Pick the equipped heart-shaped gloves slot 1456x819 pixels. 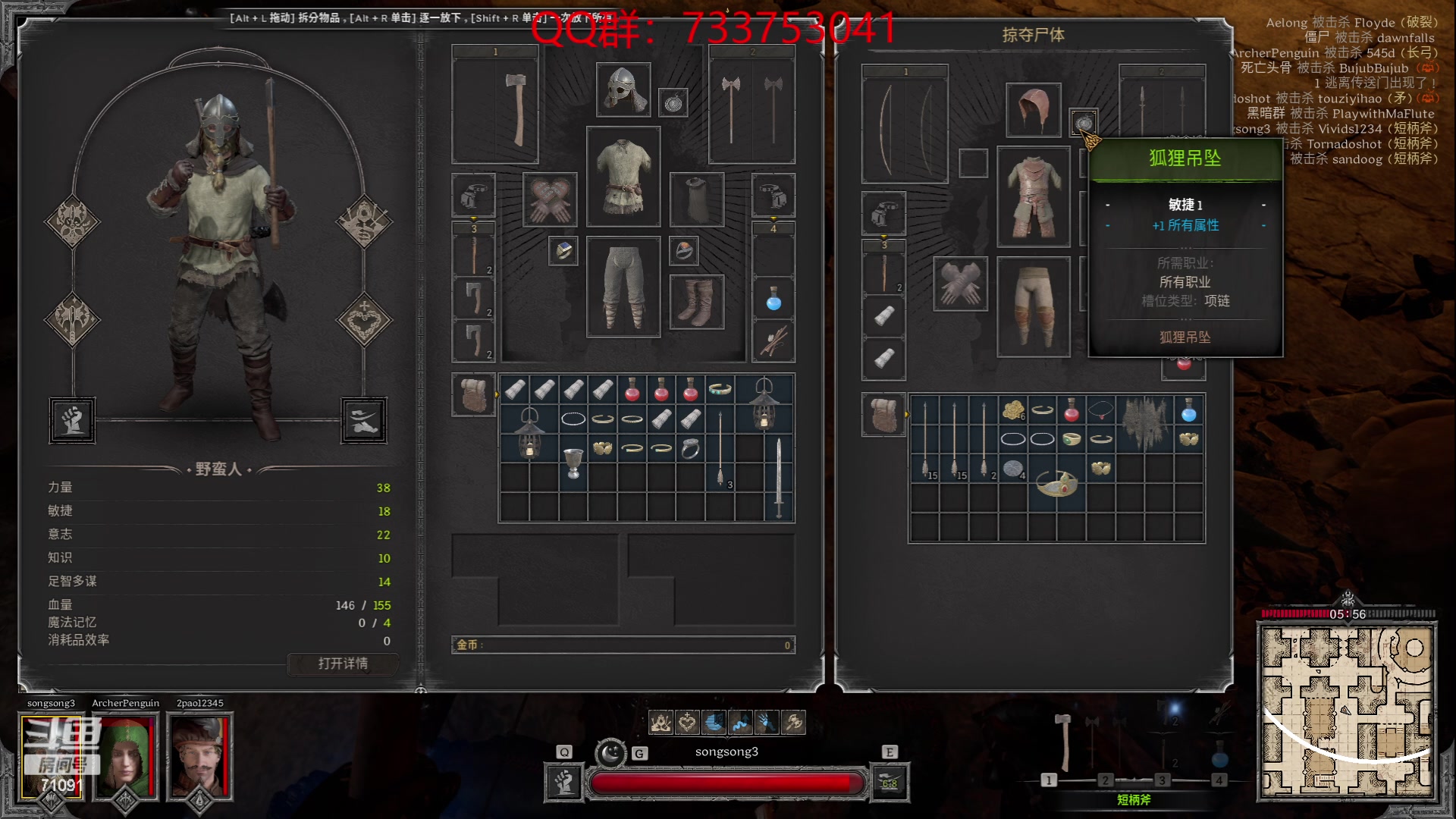click(550, 199)
